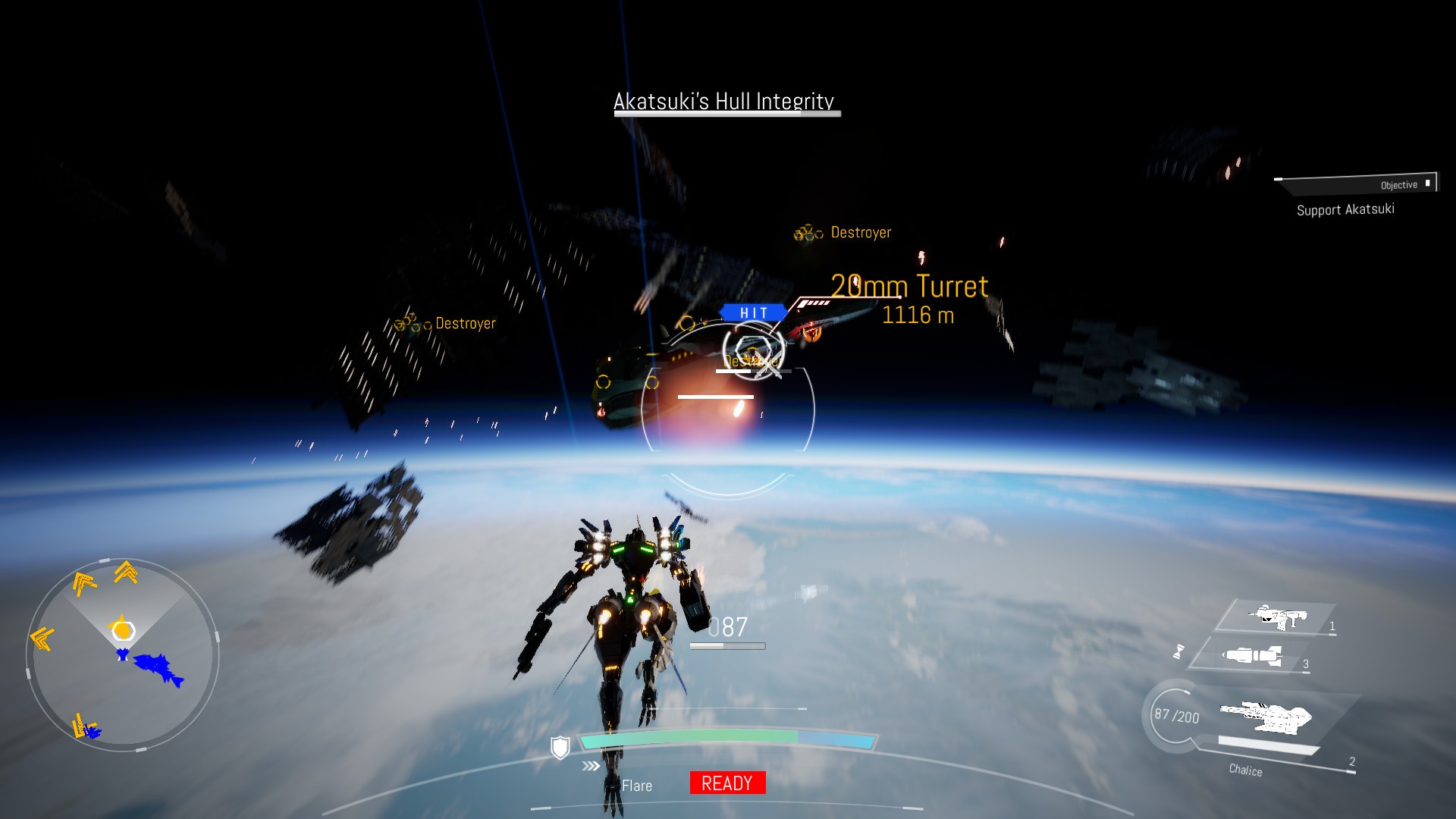This screenshot has width=1456, height=819.
Task: Click the circular radar minimap
Action: tap(123, 655)
